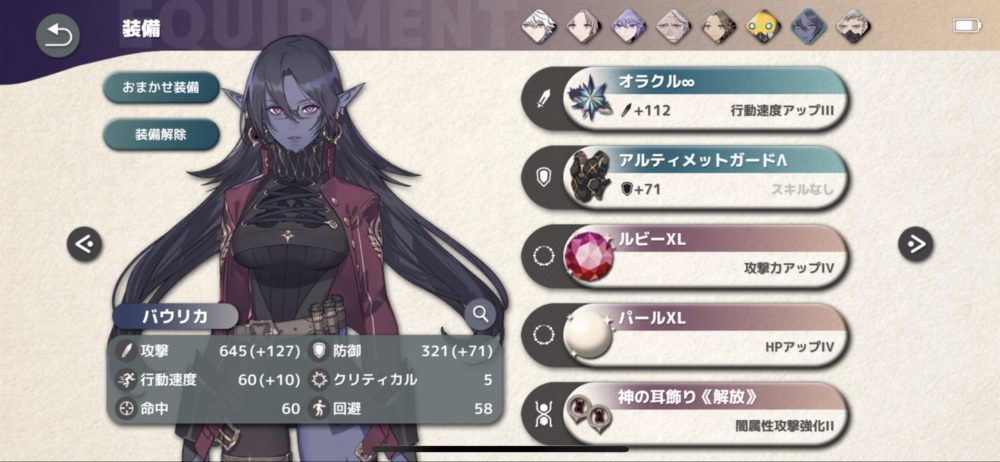Choose the 装備解除 unequip button

(161, 134)
